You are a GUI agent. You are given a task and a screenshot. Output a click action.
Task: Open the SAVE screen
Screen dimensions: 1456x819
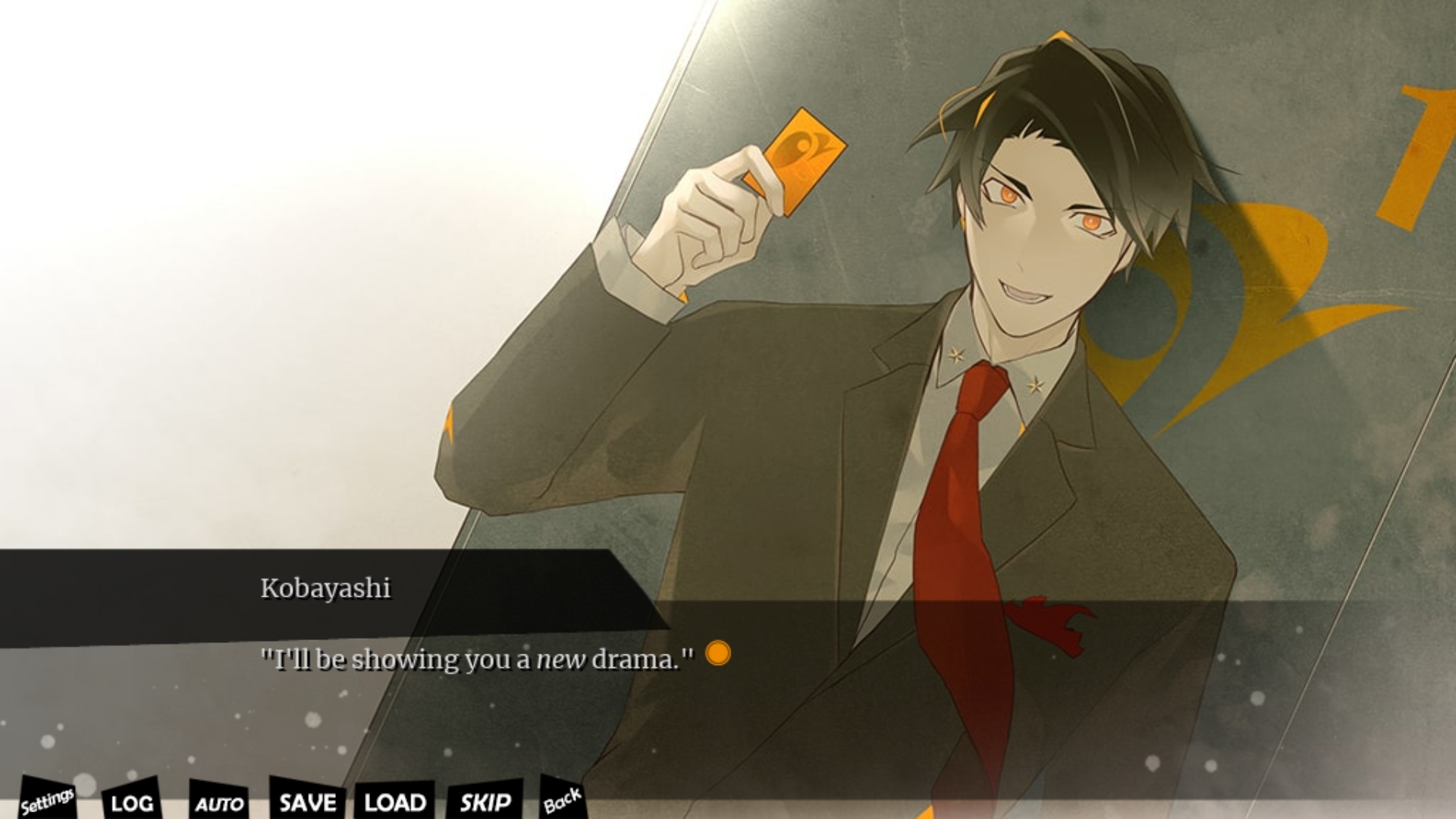point(307,802)
